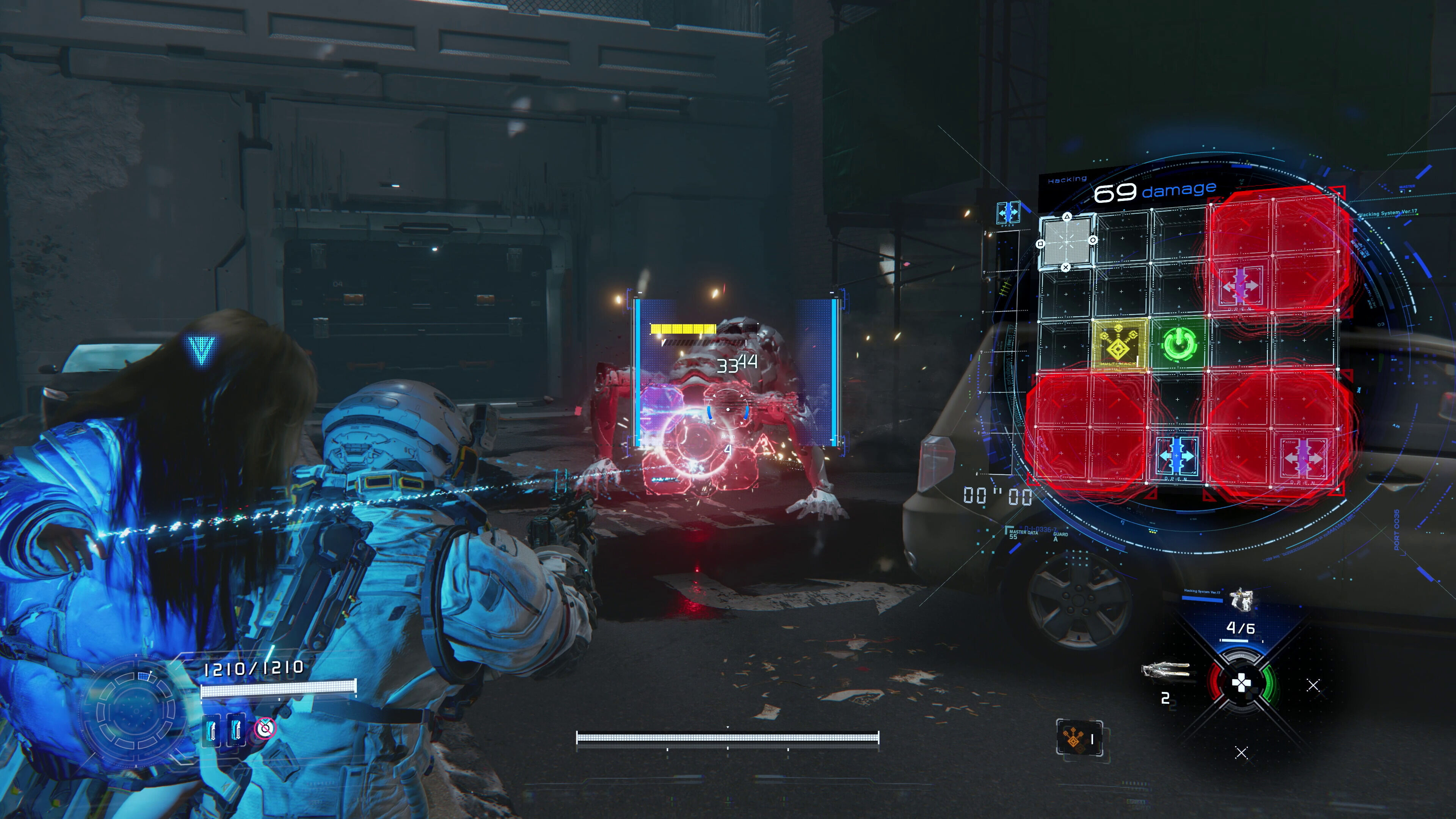The height and width of the screenshot is (819, 1456).
Task: Activate the green power node on grid
Action: (1178, 343)
